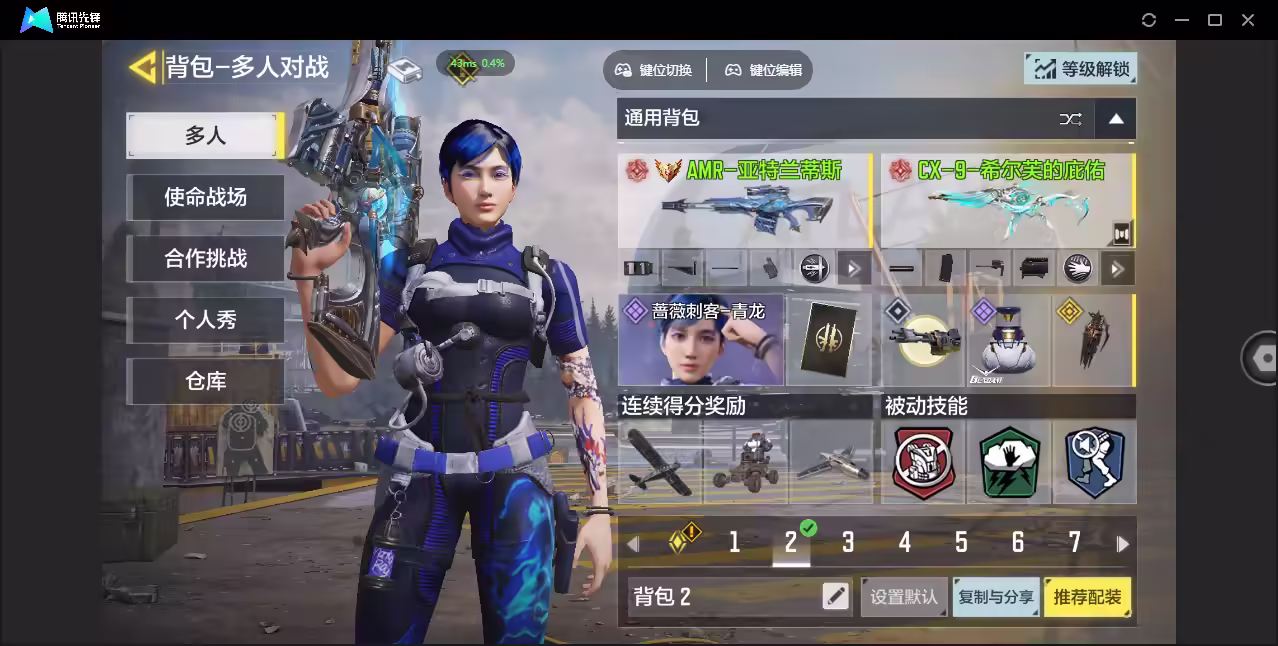This screenshot has height=646, width=1278.
Task: Go back using the yellow arrow
Action: (x=143, y=67)
